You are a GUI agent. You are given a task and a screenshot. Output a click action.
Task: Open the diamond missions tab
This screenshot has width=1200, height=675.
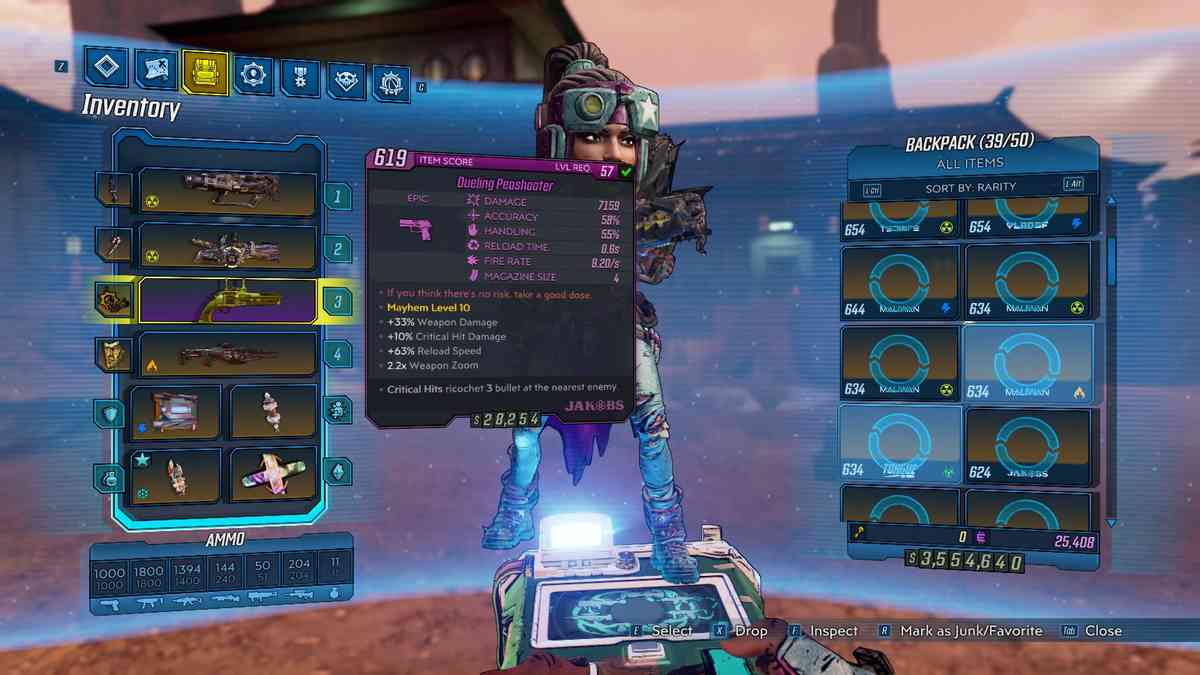tap(106, 68)
